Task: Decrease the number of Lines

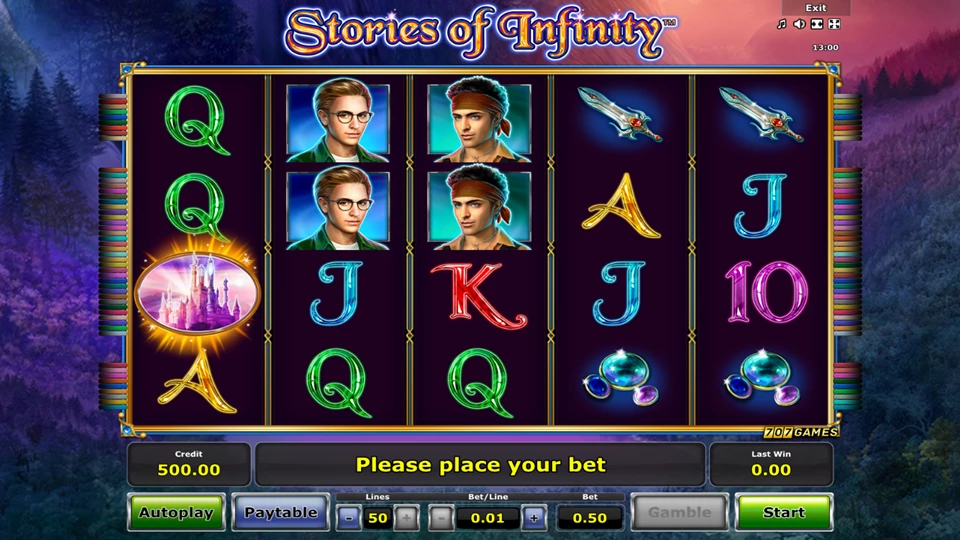Action: tap(348, 518)
